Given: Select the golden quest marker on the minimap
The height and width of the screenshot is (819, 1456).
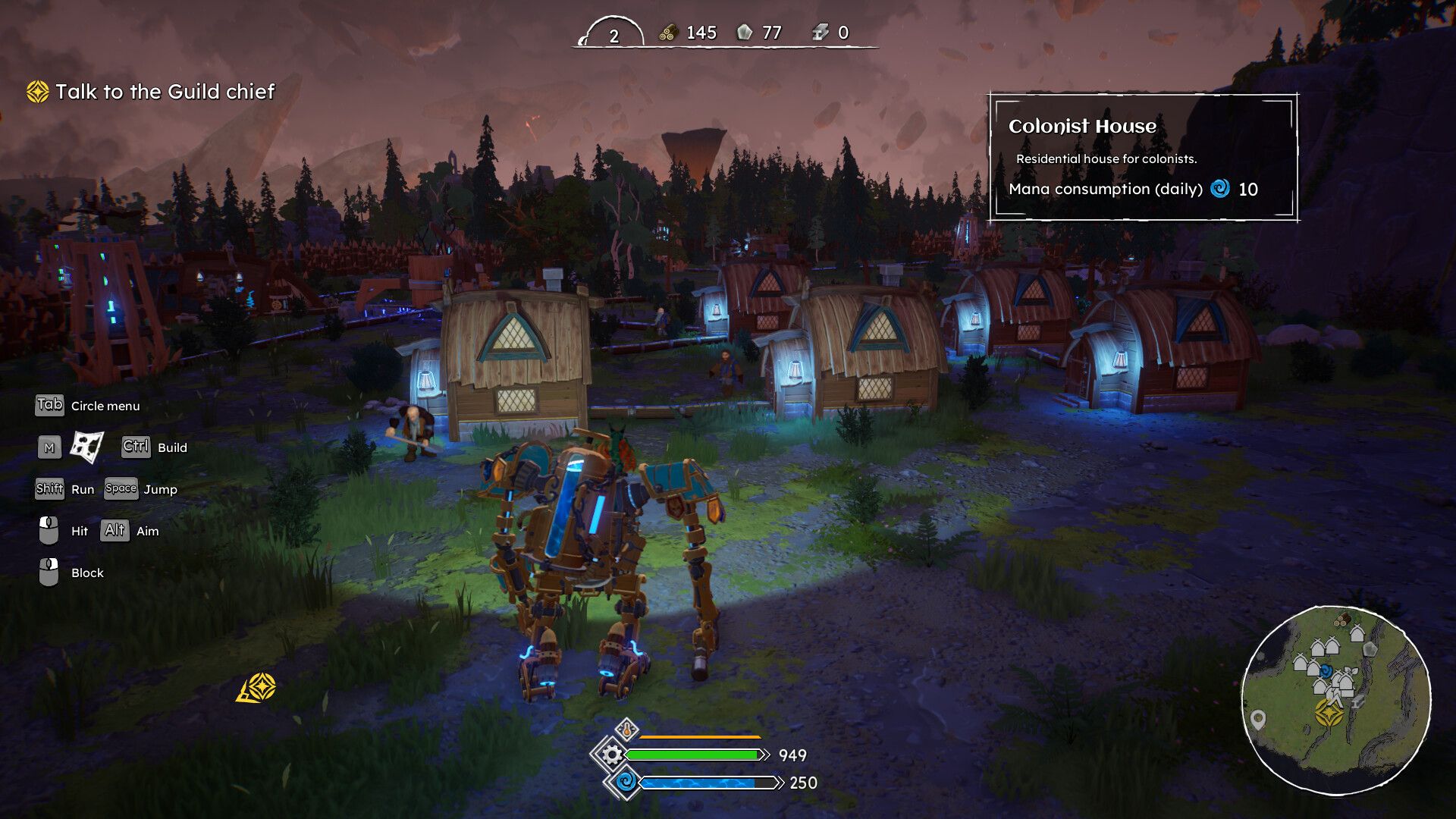Looking at the screenshot, I should point(1329,713).
